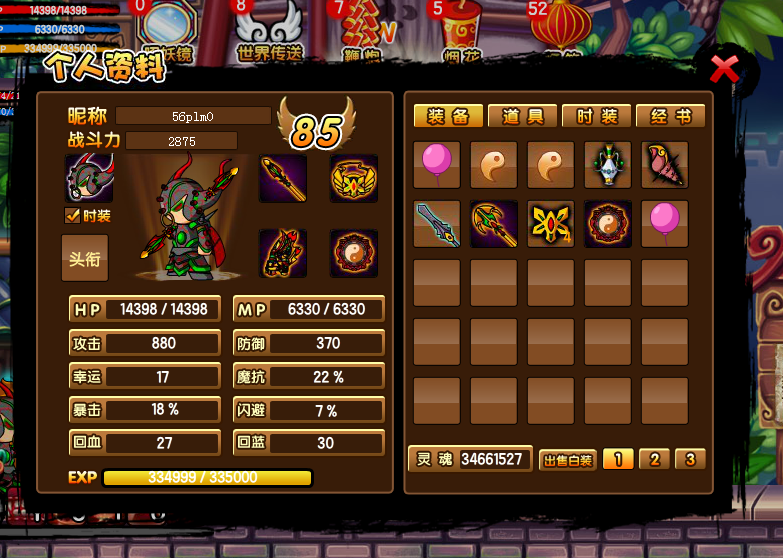Screen dimensions: 783x558
Task: Switch to the 装备 equipment tab
Action: 448,117
